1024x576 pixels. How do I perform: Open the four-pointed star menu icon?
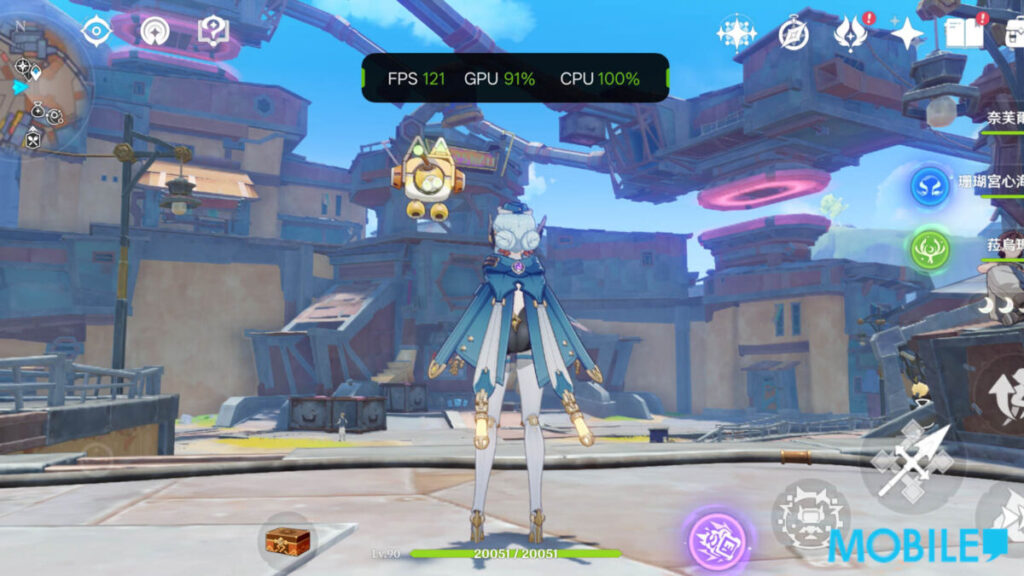[906, 34]
